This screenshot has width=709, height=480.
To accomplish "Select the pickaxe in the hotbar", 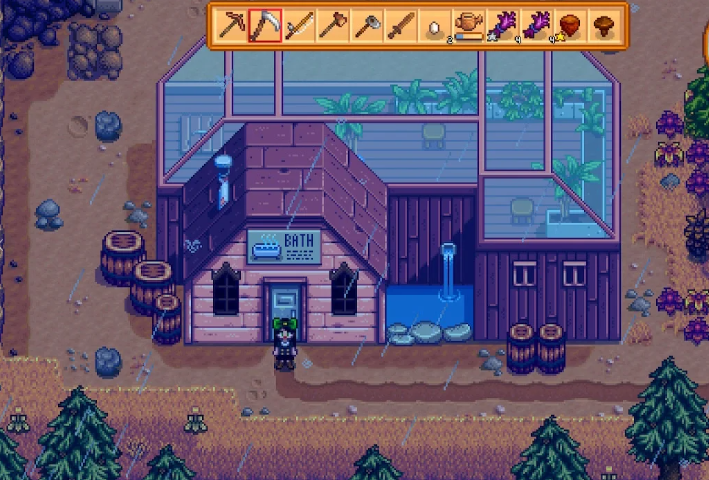I will [232, 25].
